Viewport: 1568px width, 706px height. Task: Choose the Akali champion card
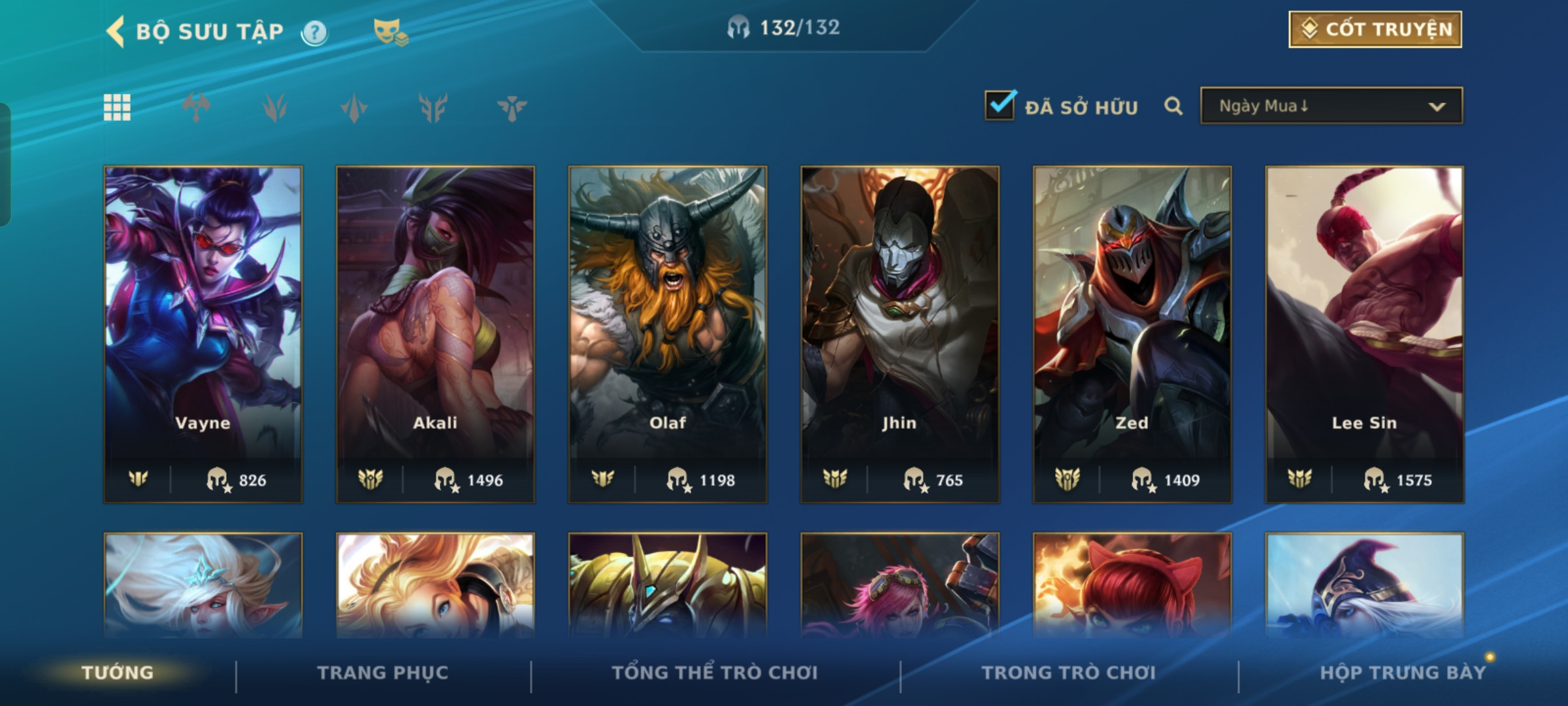click(435, 333)
